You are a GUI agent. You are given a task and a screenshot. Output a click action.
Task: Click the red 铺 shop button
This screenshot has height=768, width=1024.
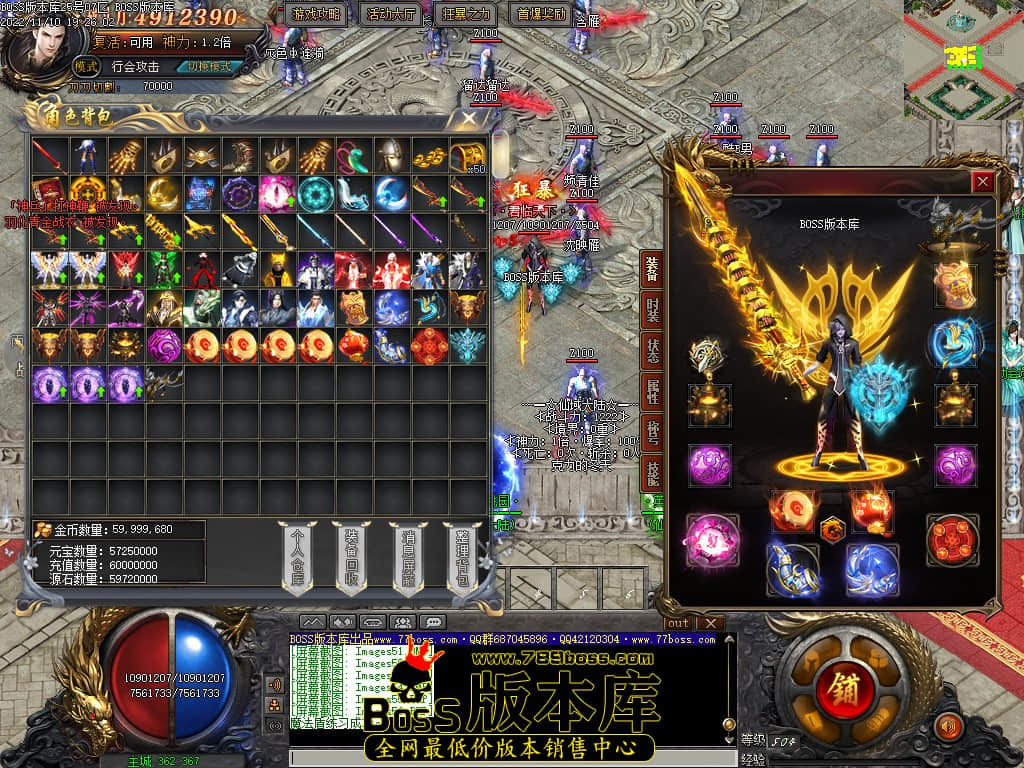pos(836,689)
